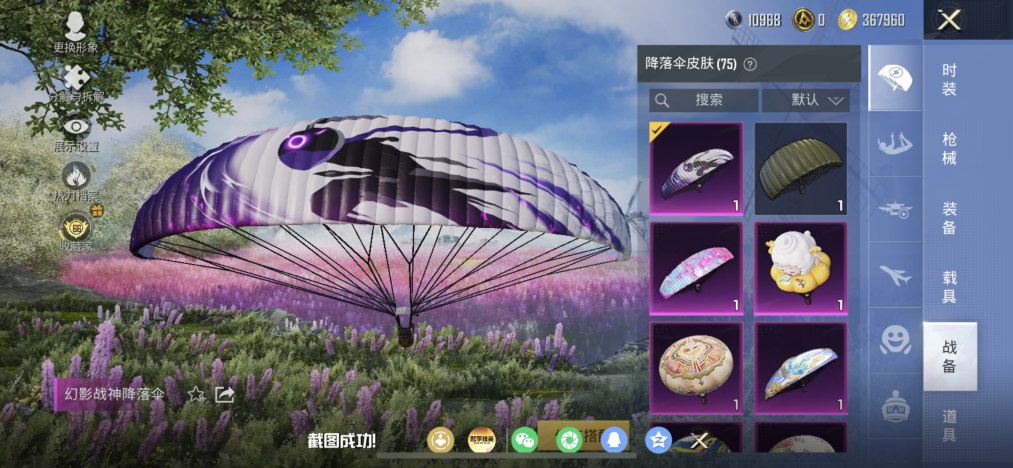Share screenshot to WeChat
Image resolution: width=1013 pixels, height=468 pixels.
[524, 439]
